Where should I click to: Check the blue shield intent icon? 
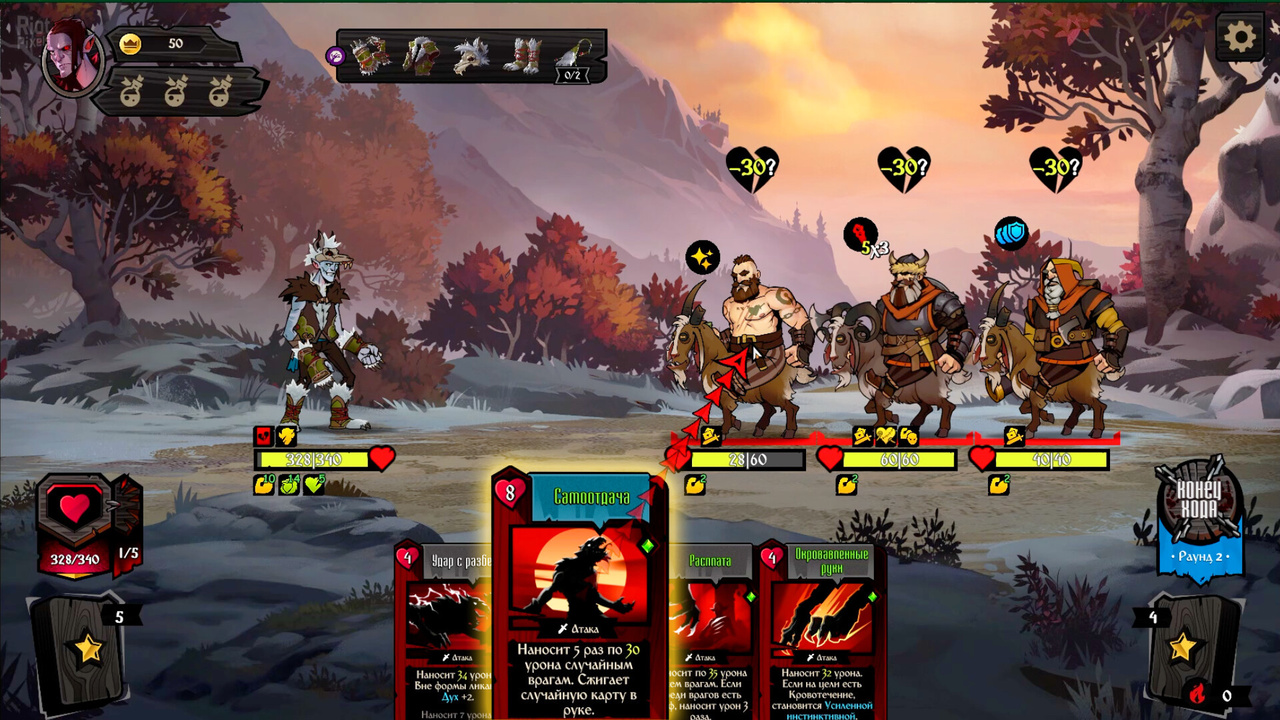click(1011, 234)
